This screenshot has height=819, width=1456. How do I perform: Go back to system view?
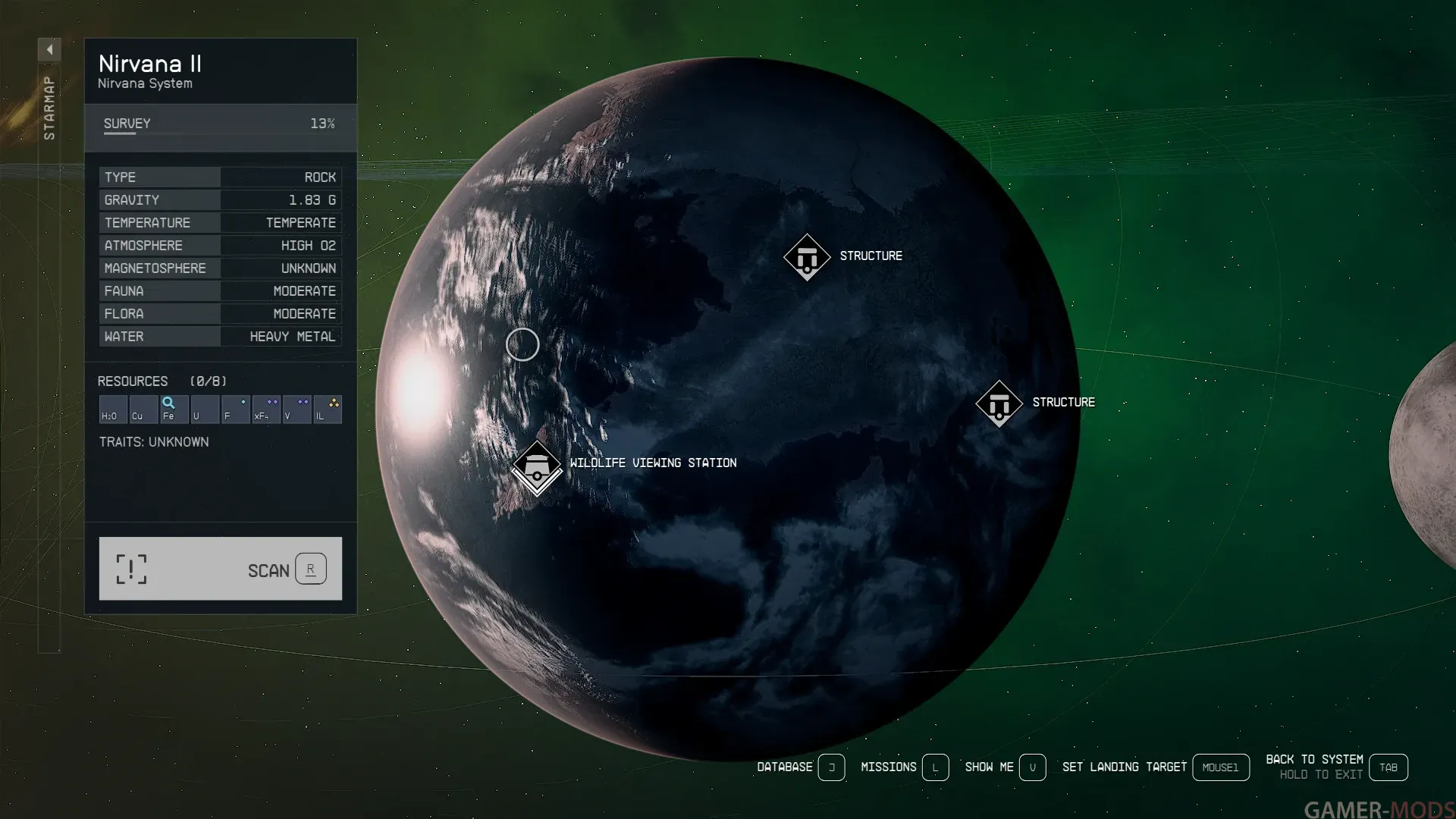1388,767
